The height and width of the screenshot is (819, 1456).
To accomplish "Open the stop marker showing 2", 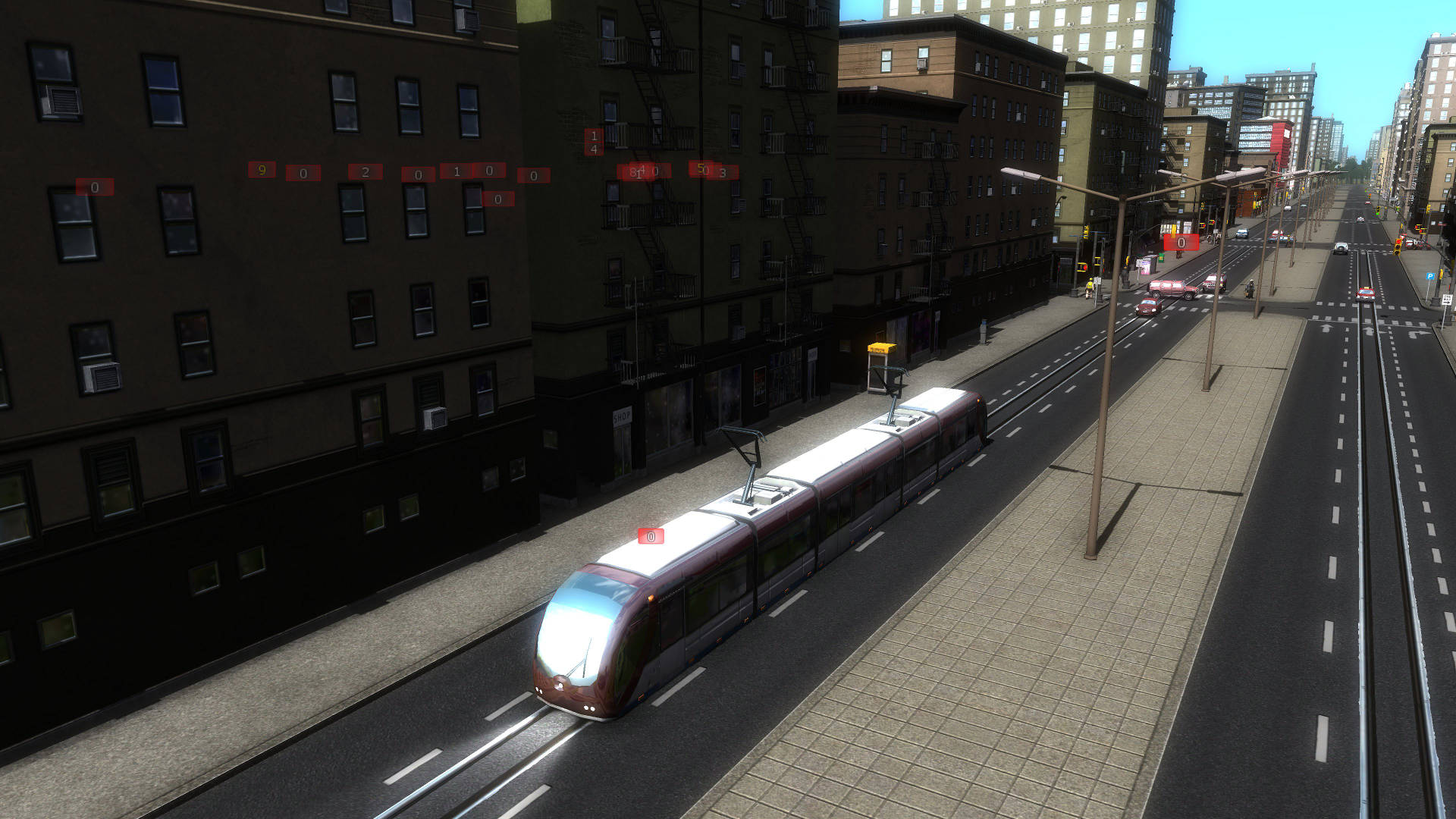I will pos(365,172).
